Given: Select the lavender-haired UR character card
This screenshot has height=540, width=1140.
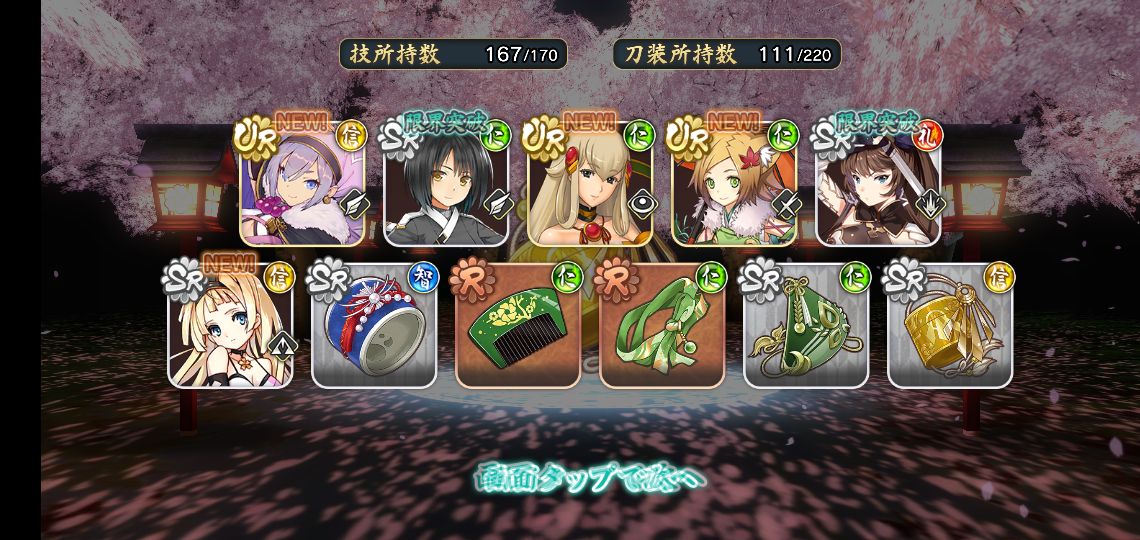Looking at the screenshot, I should 302,185.
